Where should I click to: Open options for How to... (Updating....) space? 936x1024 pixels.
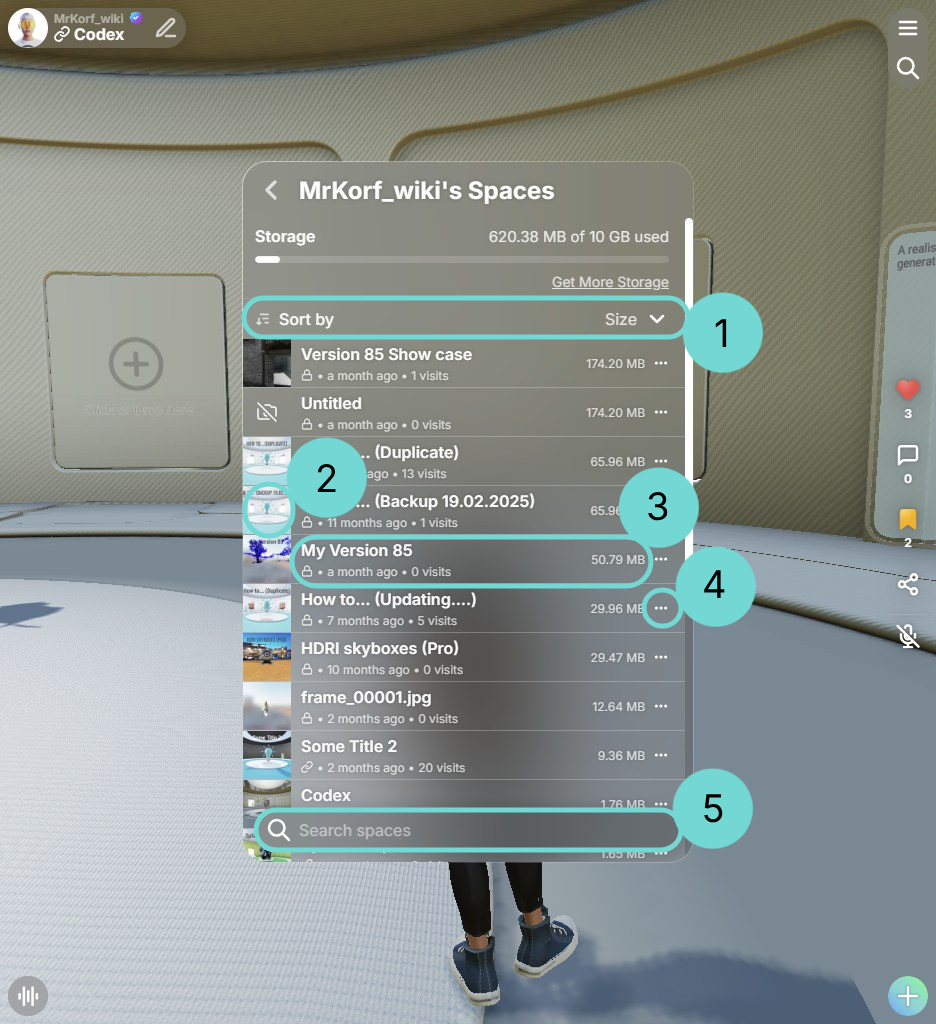[x=660, y=608]
